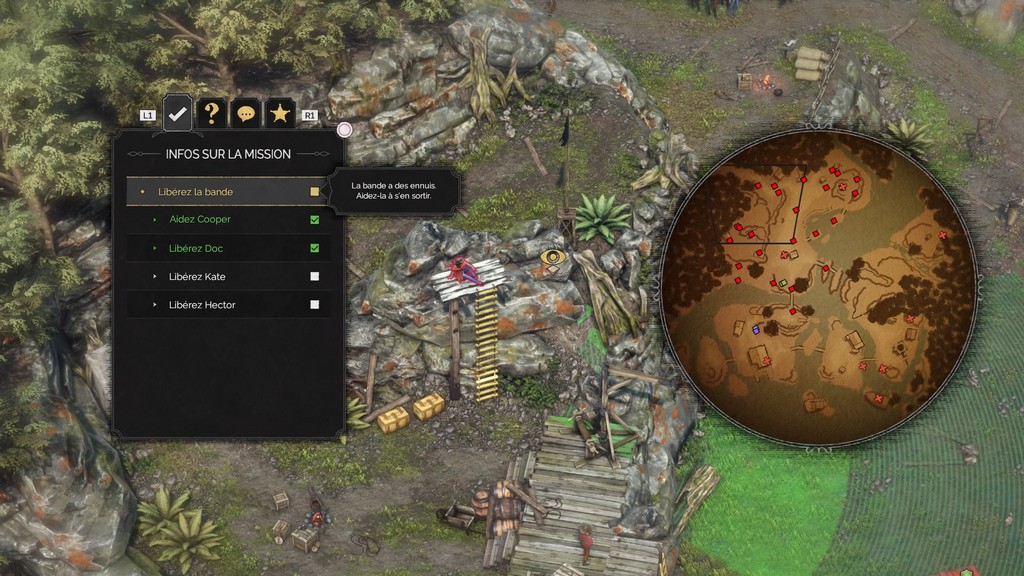The width and height of the screenshot is (1024, 576).
Task: Switch to the question mark hints tab
Action: coord(211,114)
